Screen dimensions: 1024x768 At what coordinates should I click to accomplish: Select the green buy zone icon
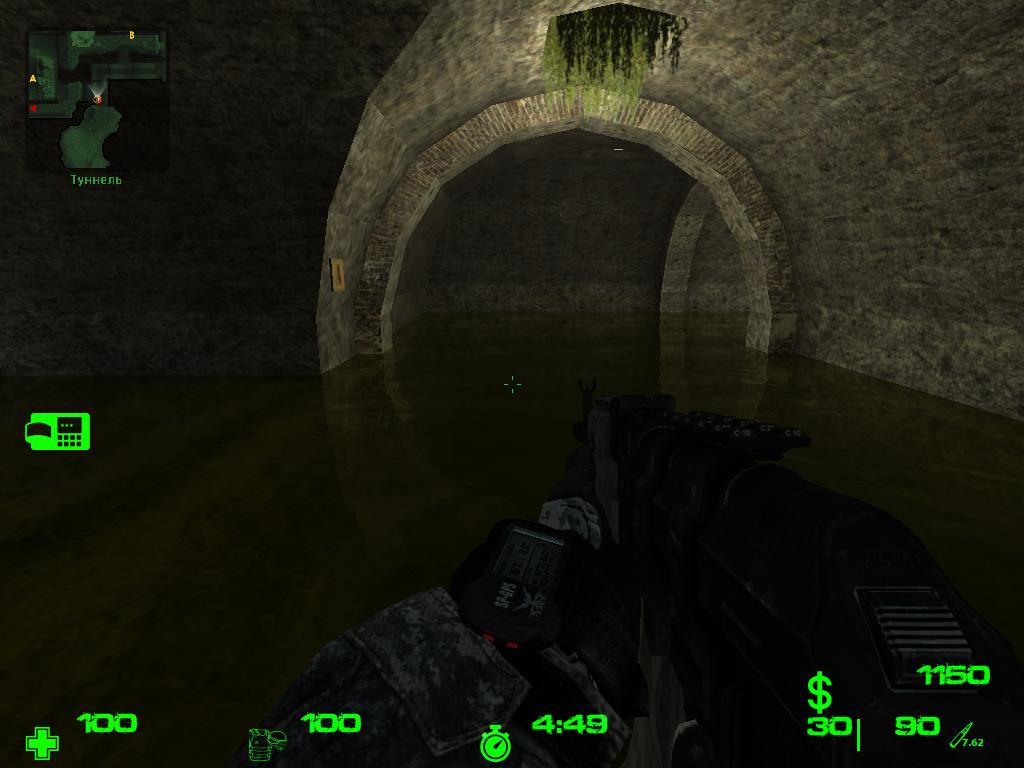(x=58, y=431)
